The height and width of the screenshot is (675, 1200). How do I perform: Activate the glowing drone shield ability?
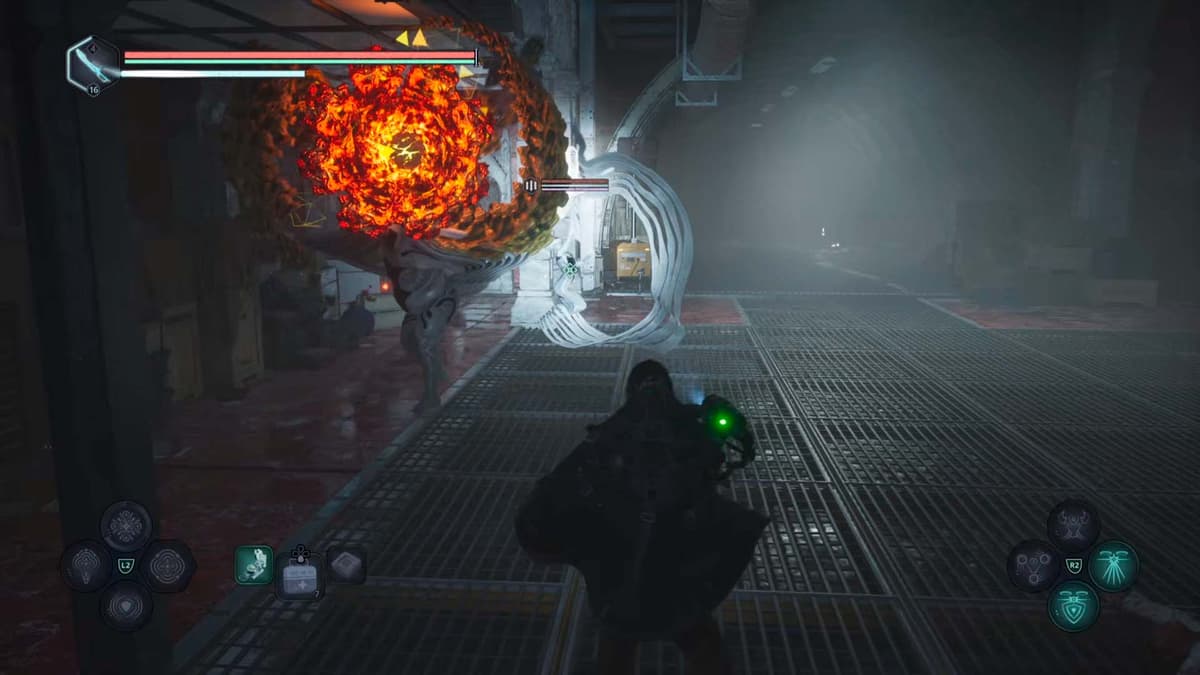coord(1073,606)
